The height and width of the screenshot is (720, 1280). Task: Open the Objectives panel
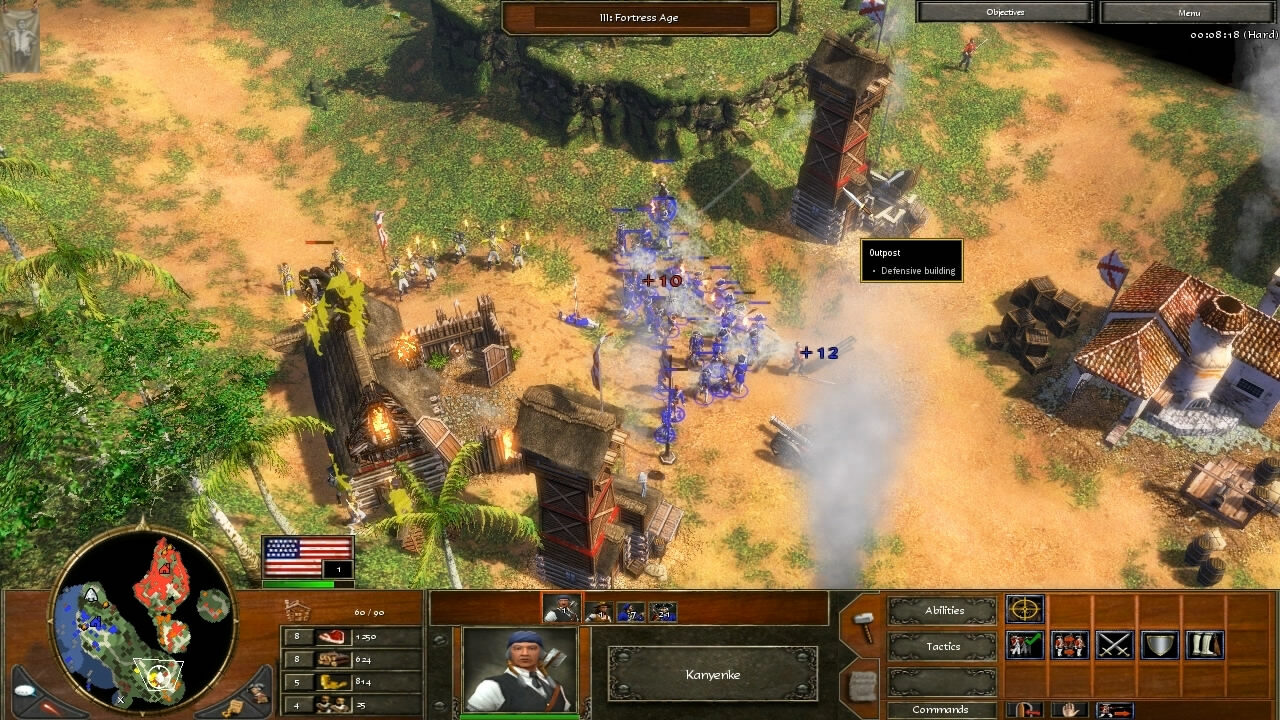click(x=1003, y=11)
